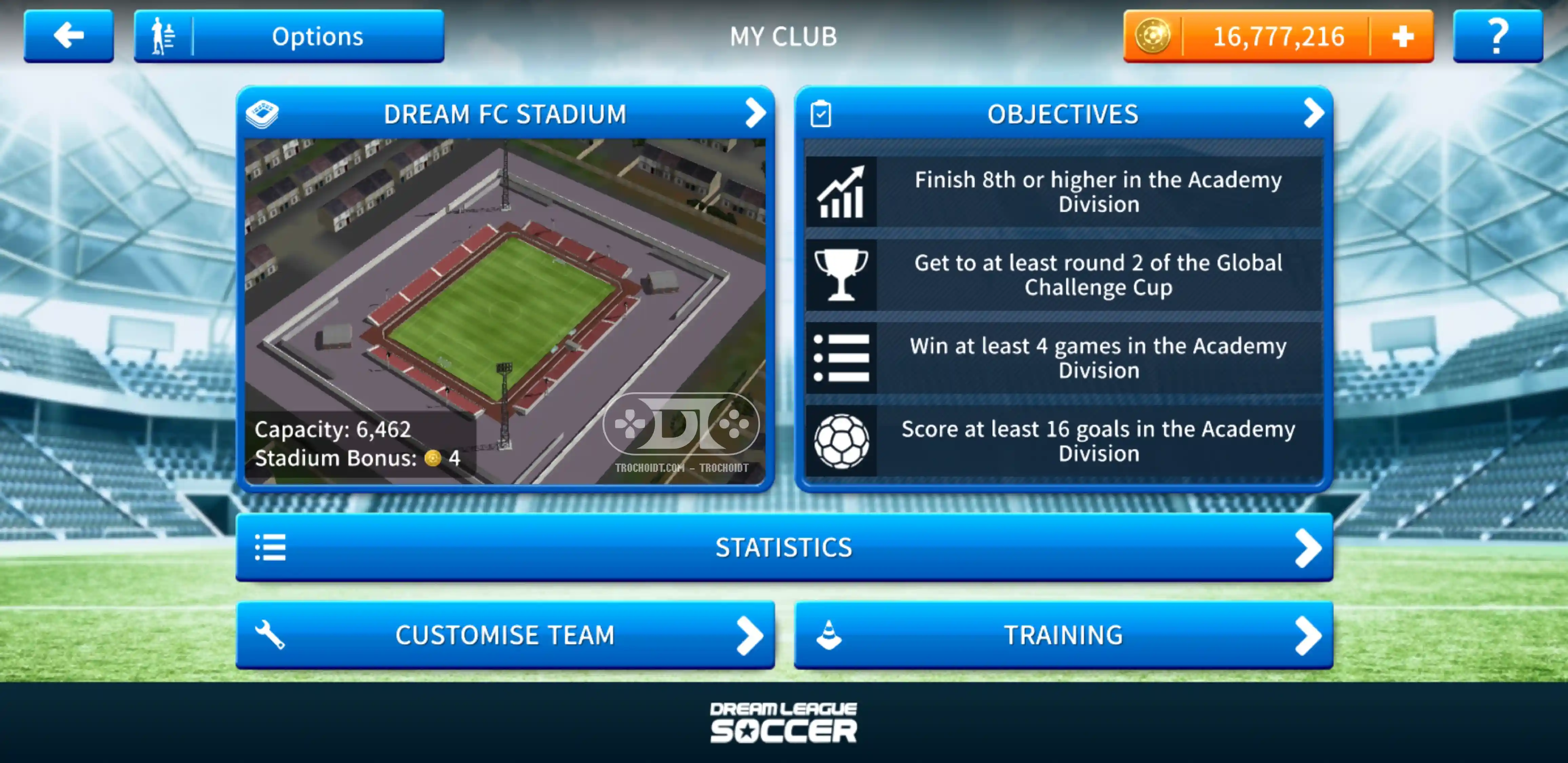Open the Objectives panel header
Image resolution: width=1568 pixels, height=763 pixels.
(x=1063, y=113)
